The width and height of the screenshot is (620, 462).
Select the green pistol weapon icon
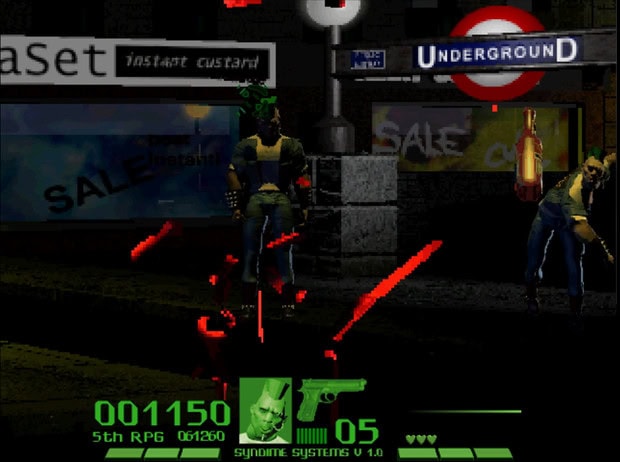pyautogui.click(x=330, y=396)
